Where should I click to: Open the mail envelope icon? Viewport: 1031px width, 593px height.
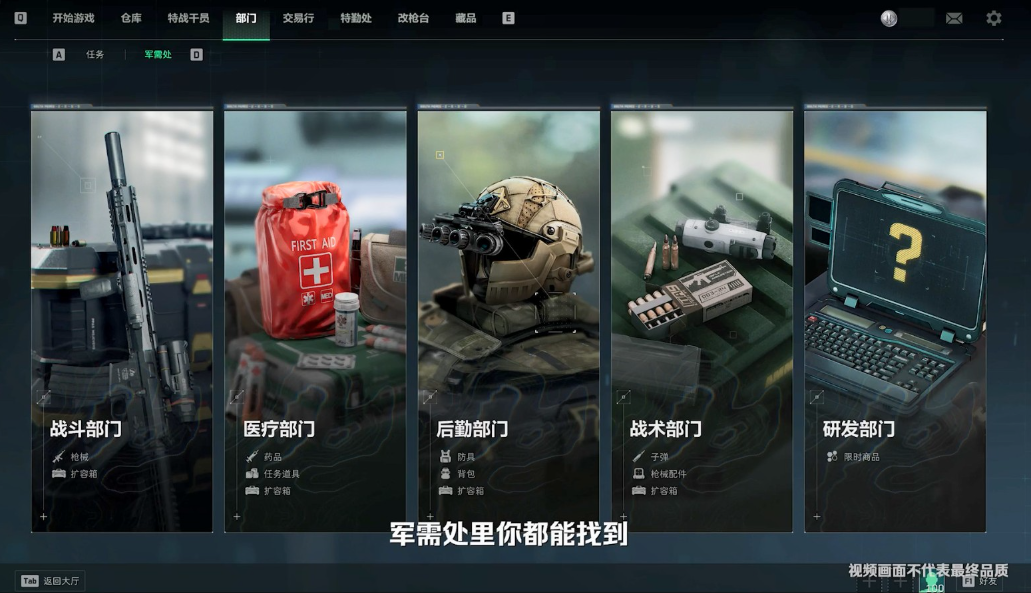[954, 18]
